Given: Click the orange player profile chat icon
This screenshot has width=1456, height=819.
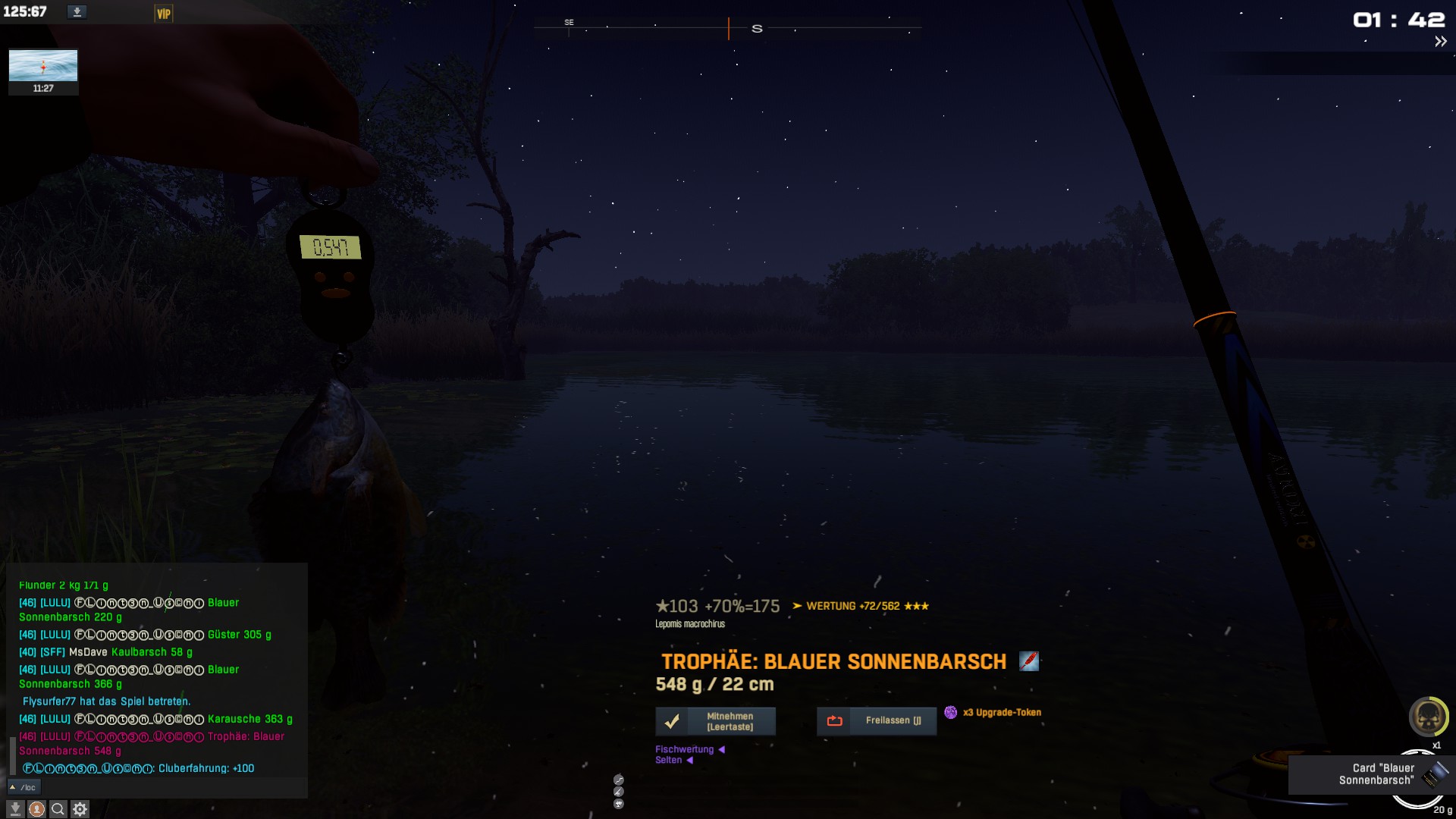Looking at the screenshot, I should coord(36,809).
